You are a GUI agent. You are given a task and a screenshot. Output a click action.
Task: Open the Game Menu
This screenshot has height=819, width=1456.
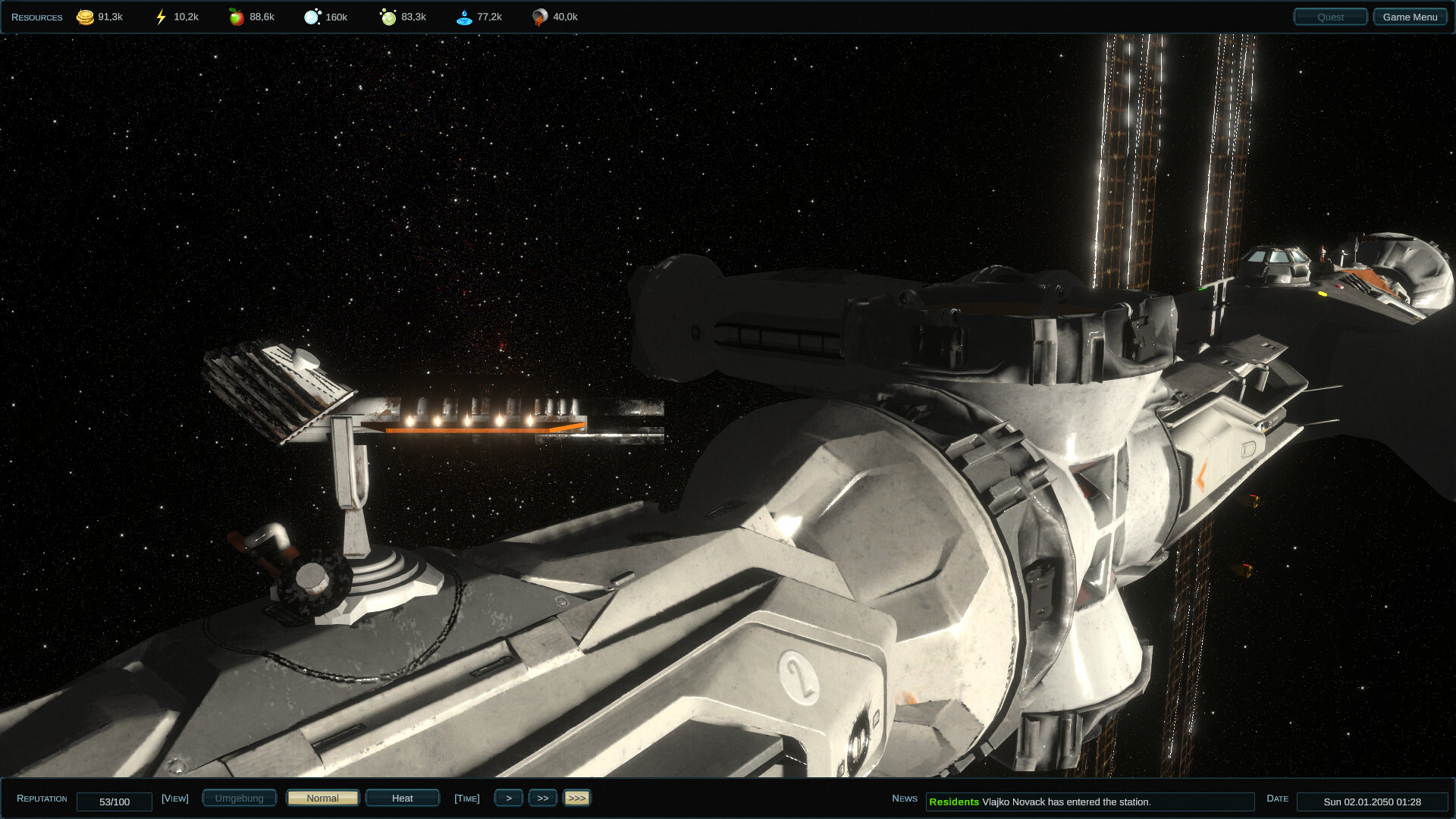point(1410,15)
